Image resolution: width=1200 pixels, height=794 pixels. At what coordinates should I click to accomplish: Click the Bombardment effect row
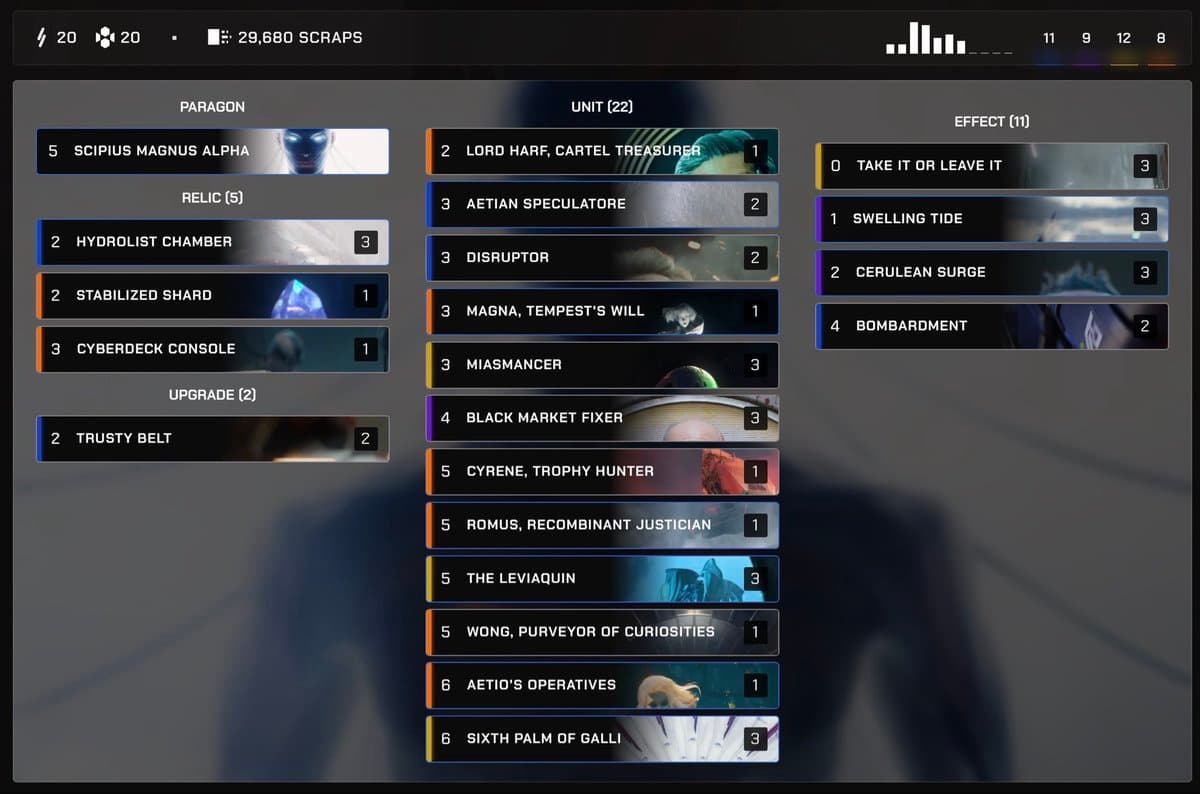point(991,326)
